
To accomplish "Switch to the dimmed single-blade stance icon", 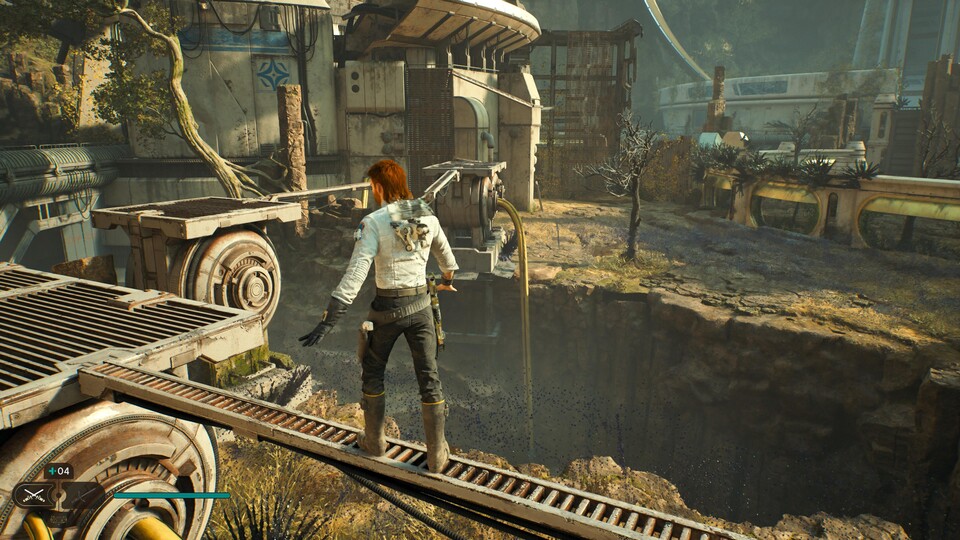I will click(x=85, y=496).
